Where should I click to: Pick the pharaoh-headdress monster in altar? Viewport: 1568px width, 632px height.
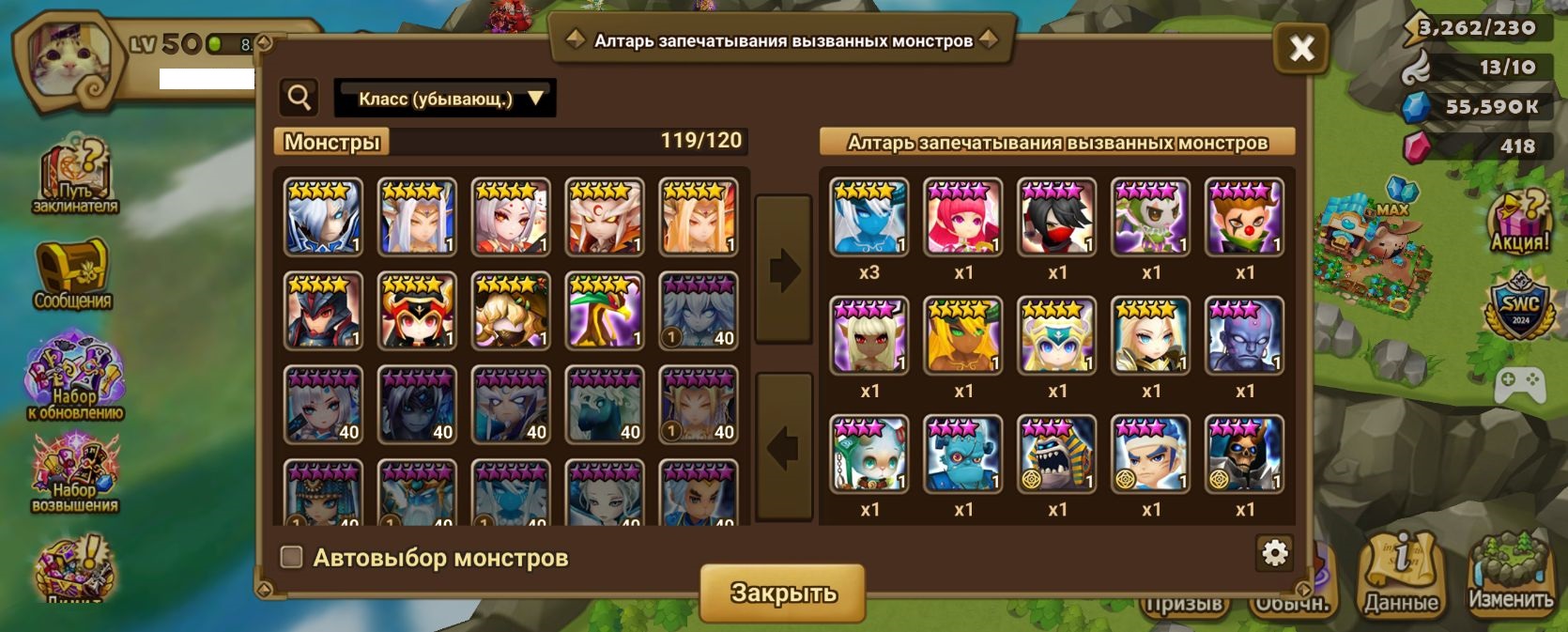pos(1057,455)
